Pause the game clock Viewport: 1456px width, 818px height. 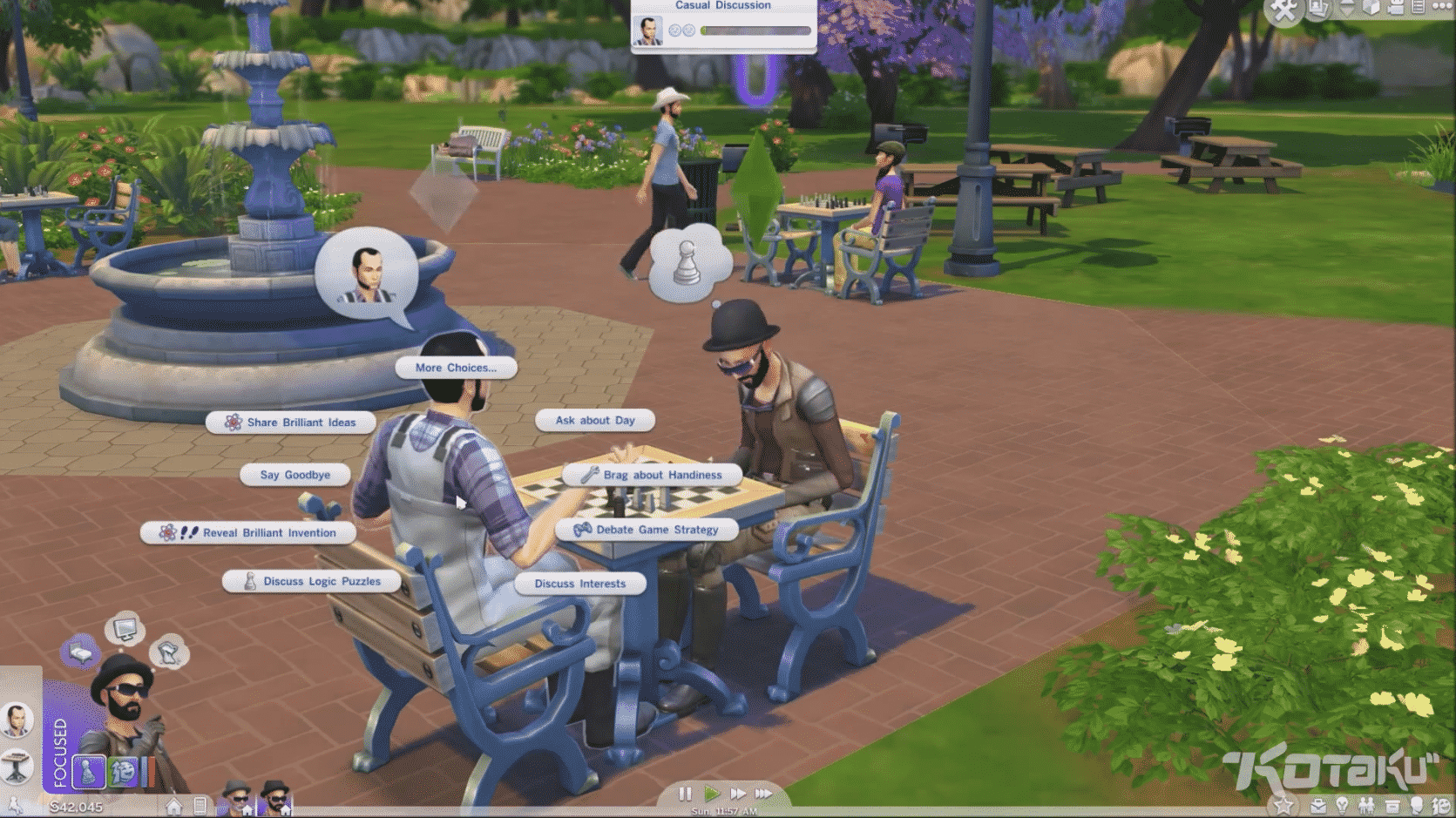coord(685,794)
